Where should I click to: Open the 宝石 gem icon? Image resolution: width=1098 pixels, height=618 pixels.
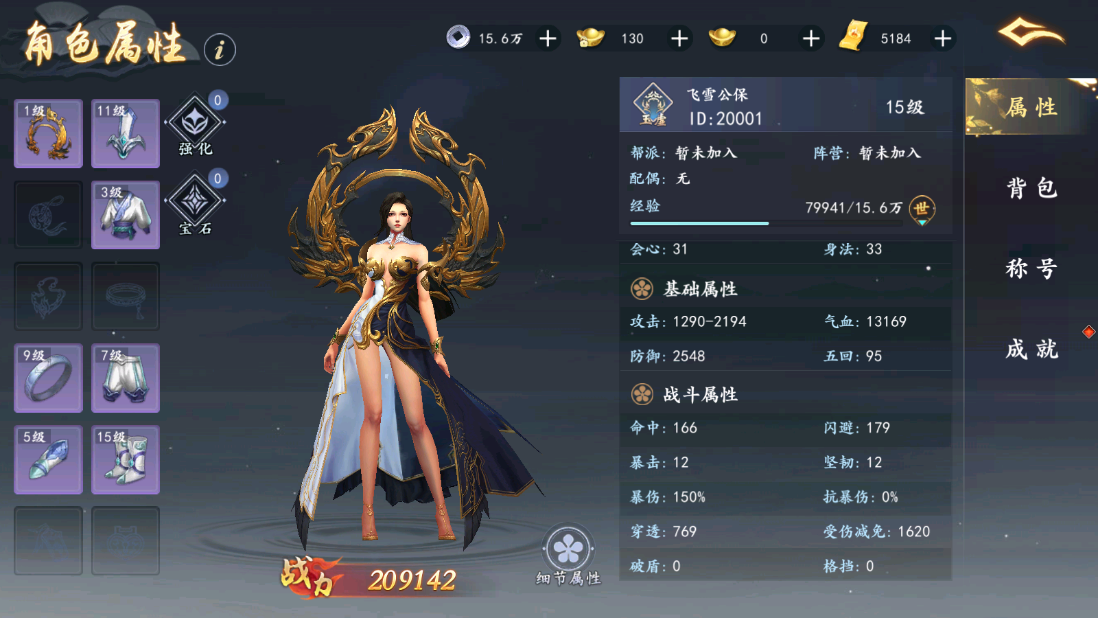click(195, 204)
